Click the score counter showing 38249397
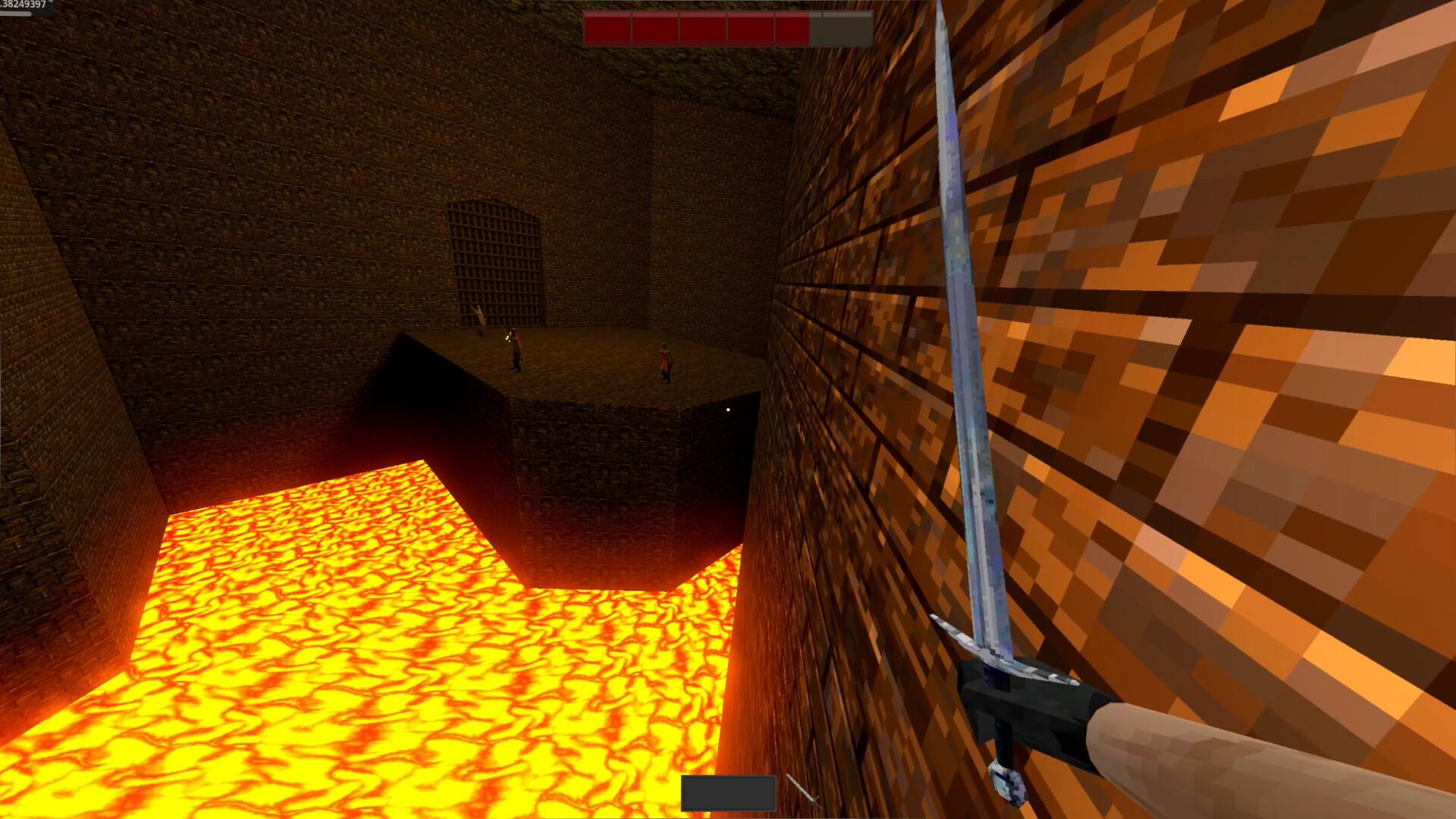 click(x=23, y=5)
